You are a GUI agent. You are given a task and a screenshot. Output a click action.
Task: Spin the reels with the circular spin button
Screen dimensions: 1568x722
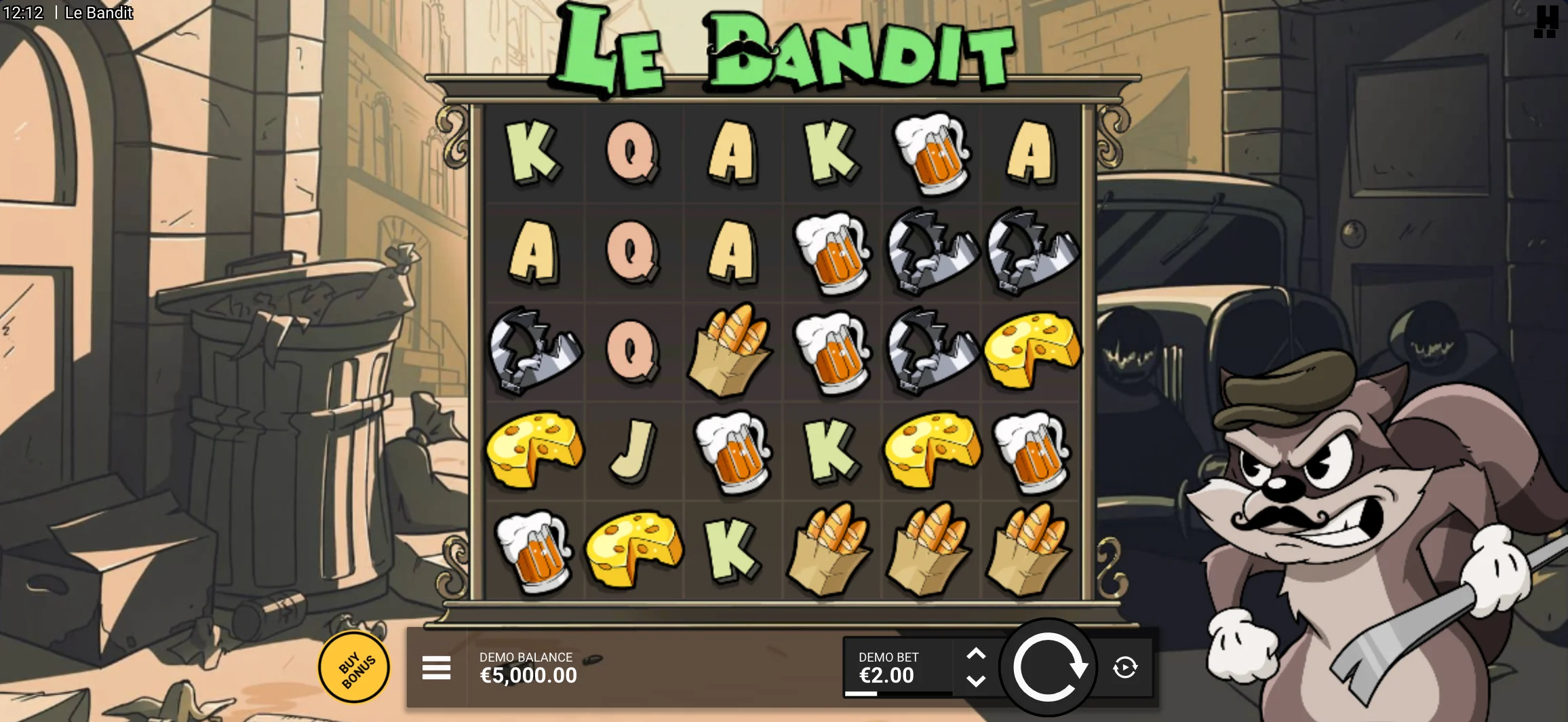(x=1048, y=667)
